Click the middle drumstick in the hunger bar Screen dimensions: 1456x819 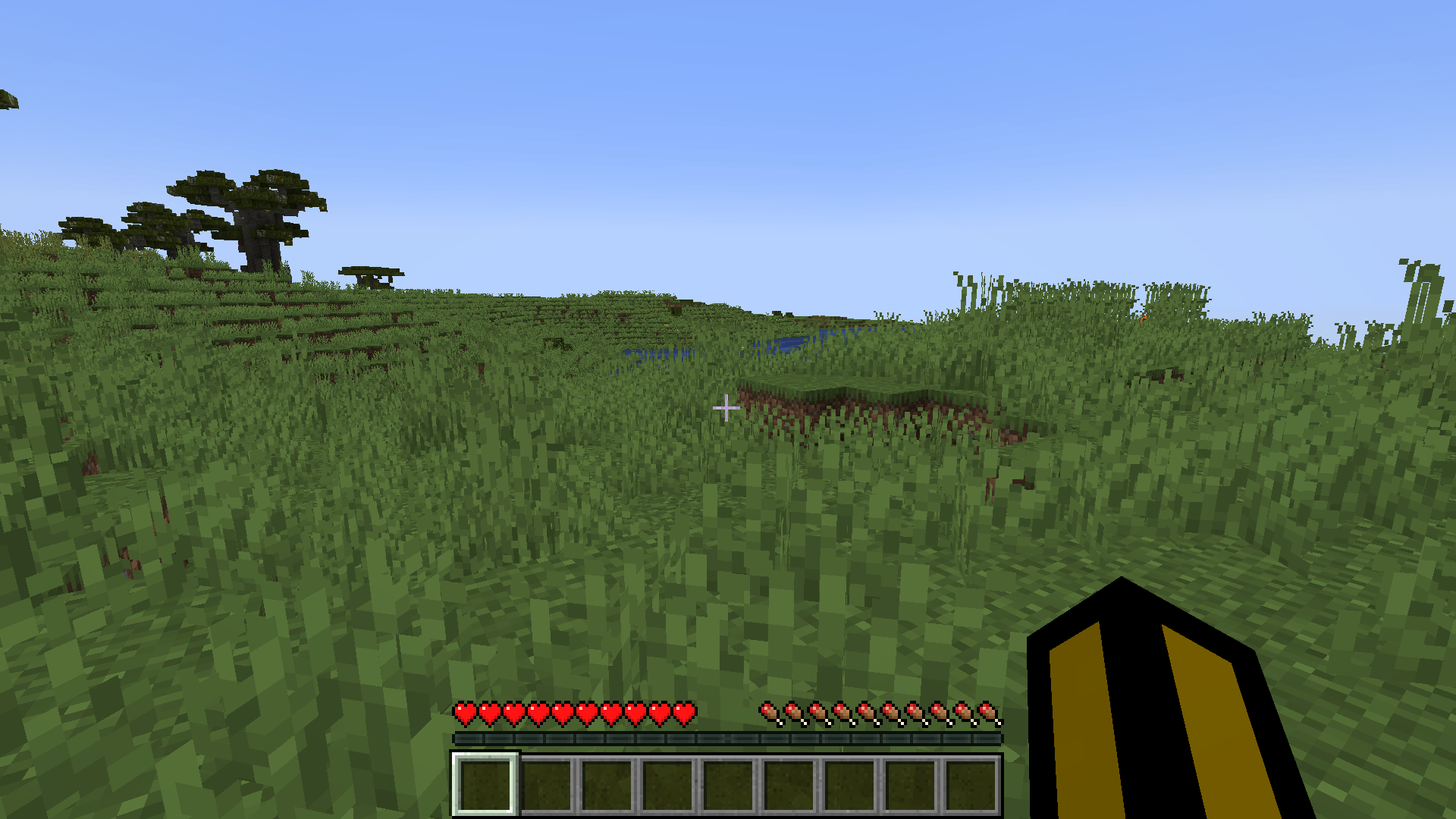click(880, 713)
